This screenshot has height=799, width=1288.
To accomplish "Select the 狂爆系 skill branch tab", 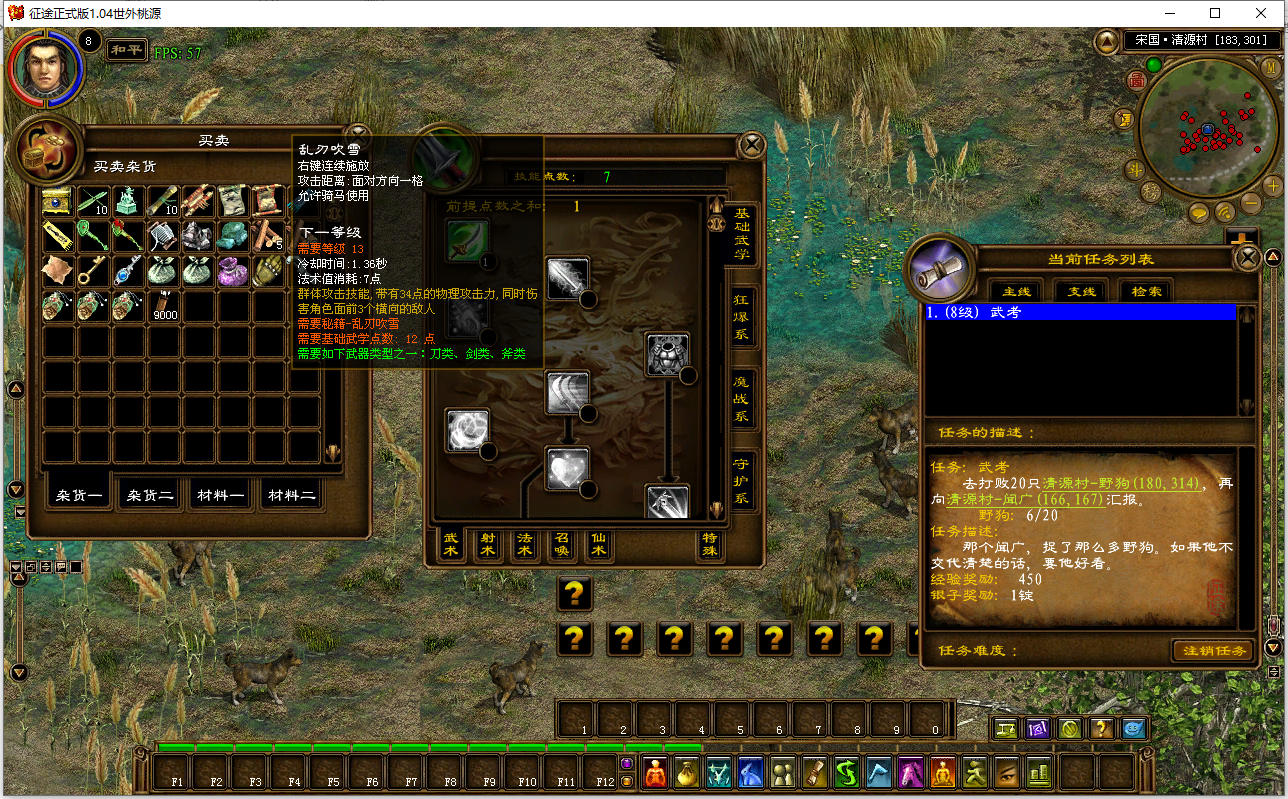I will pos(741,317).
